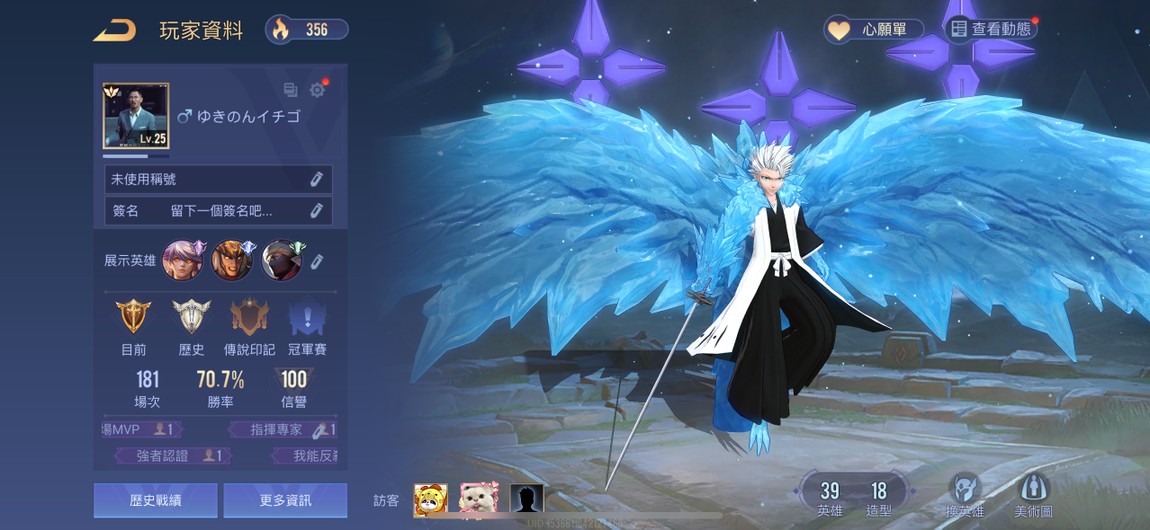Viewport: 1150px width, 530px height.
Task: Go back using the return arrow
Action: 115,31
